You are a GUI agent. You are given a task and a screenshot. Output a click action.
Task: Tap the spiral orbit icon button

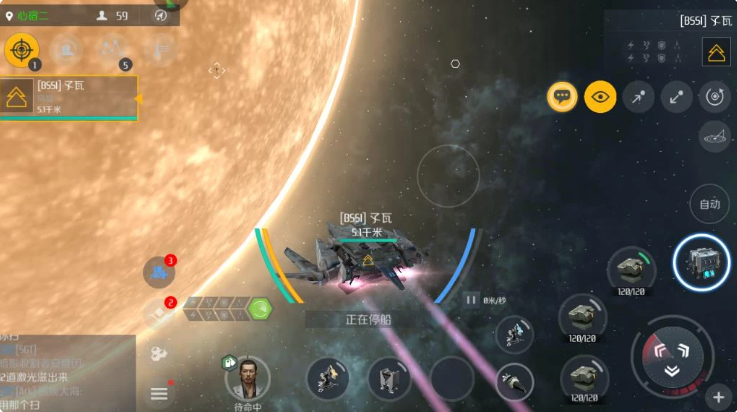713,97
